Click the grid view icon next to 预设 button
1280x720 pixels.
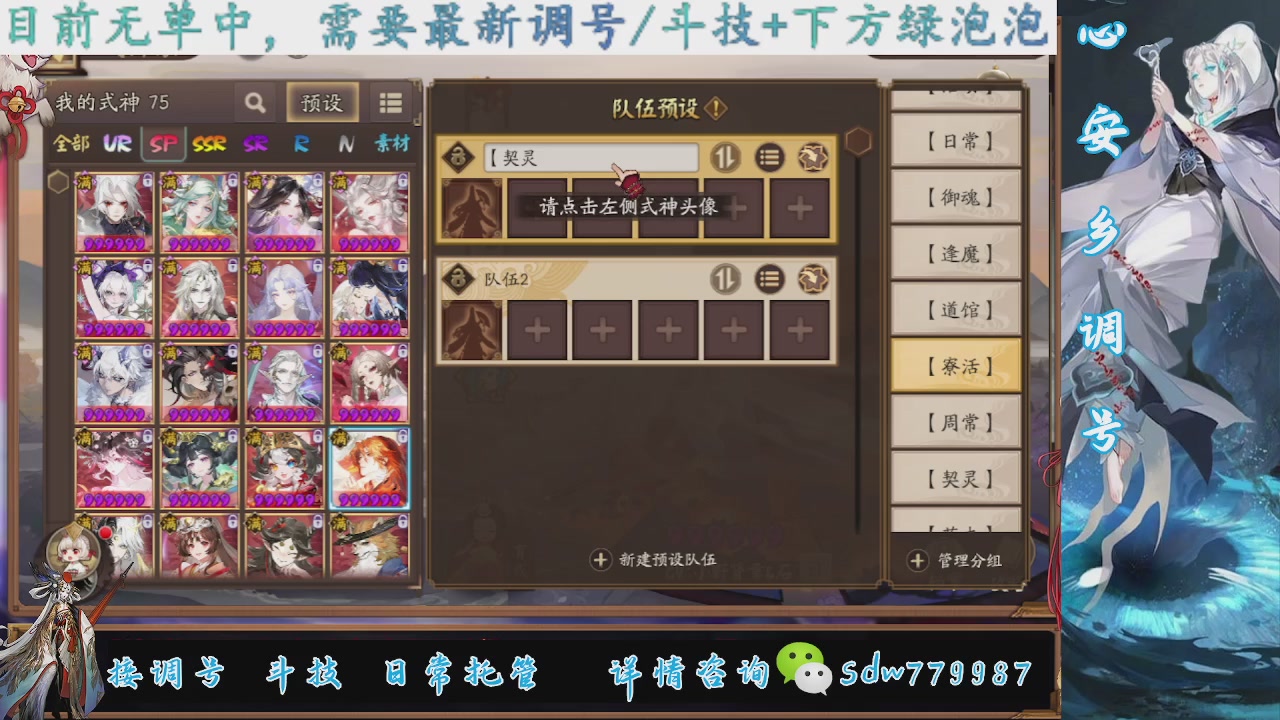pyautogui.click(x=391, y=102)
